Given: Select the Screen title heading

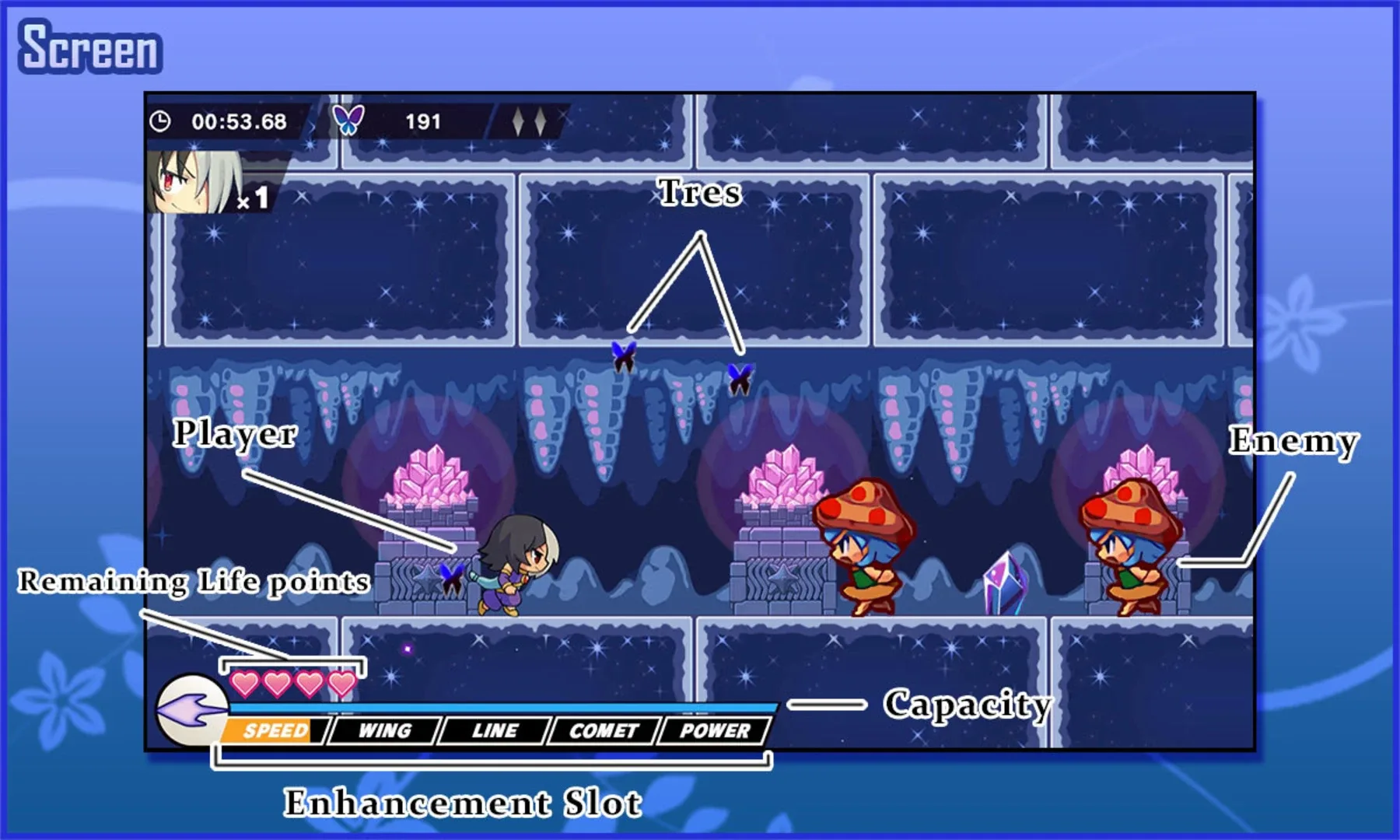Looking at the screenshot, I should 88,47.
